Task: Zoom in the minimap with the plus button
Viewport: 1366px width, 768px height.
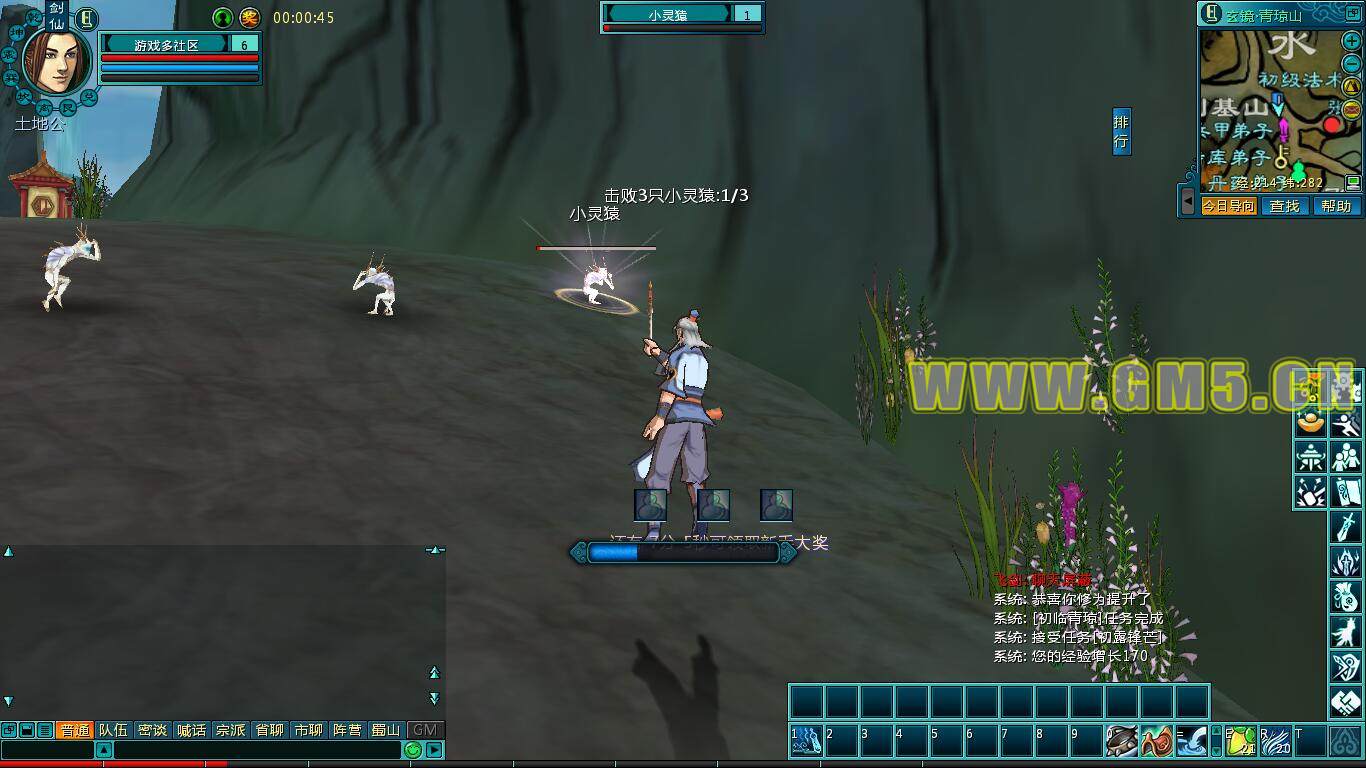Action: click(1351, 42)
